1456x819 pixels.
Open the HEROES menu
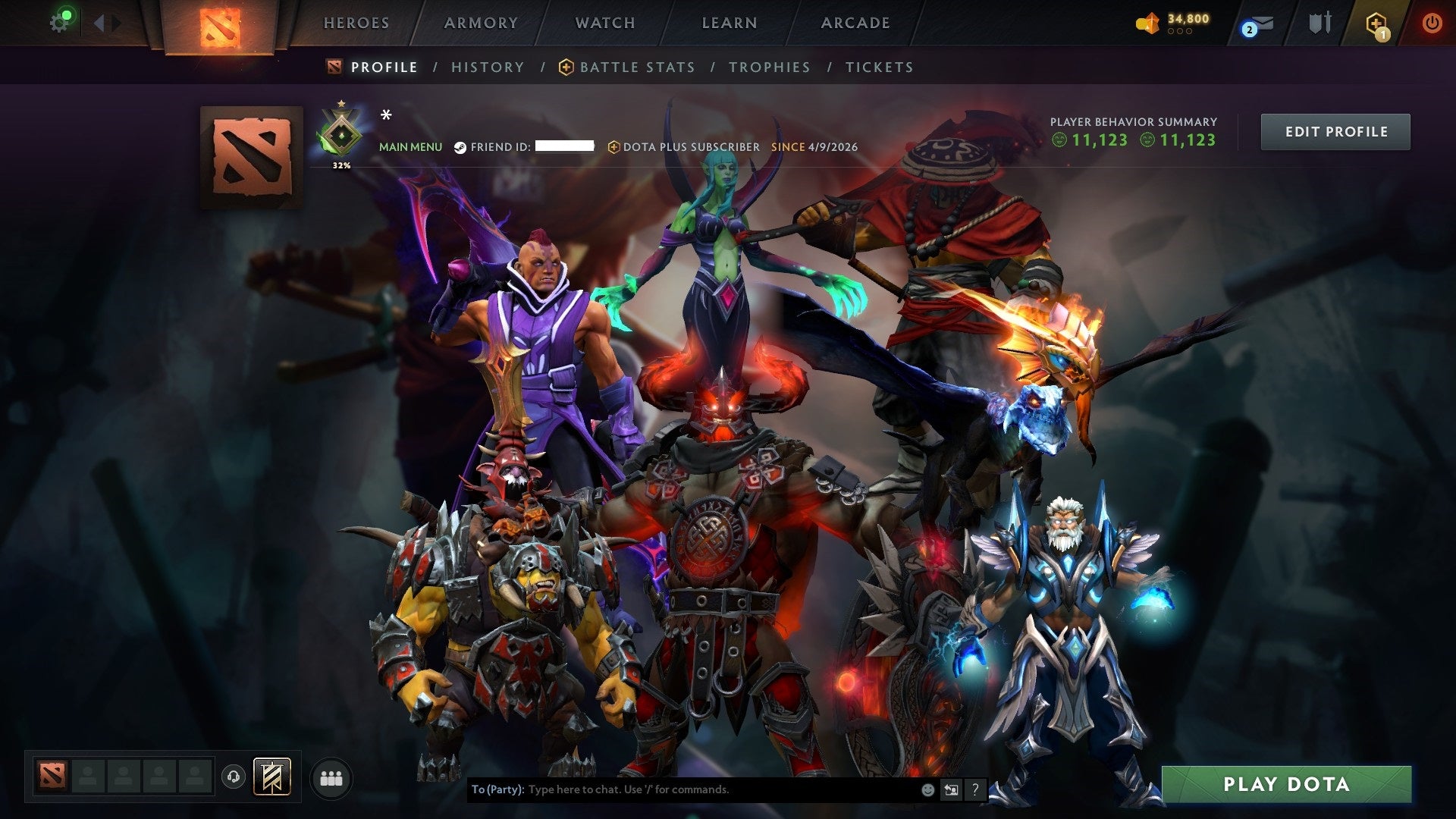click(x=356, y=23)
